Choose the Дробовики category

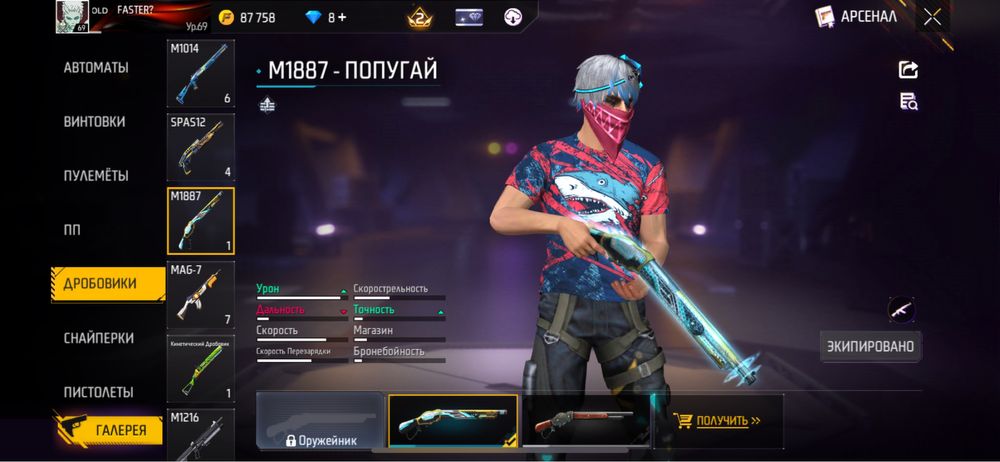coord(100,284)
